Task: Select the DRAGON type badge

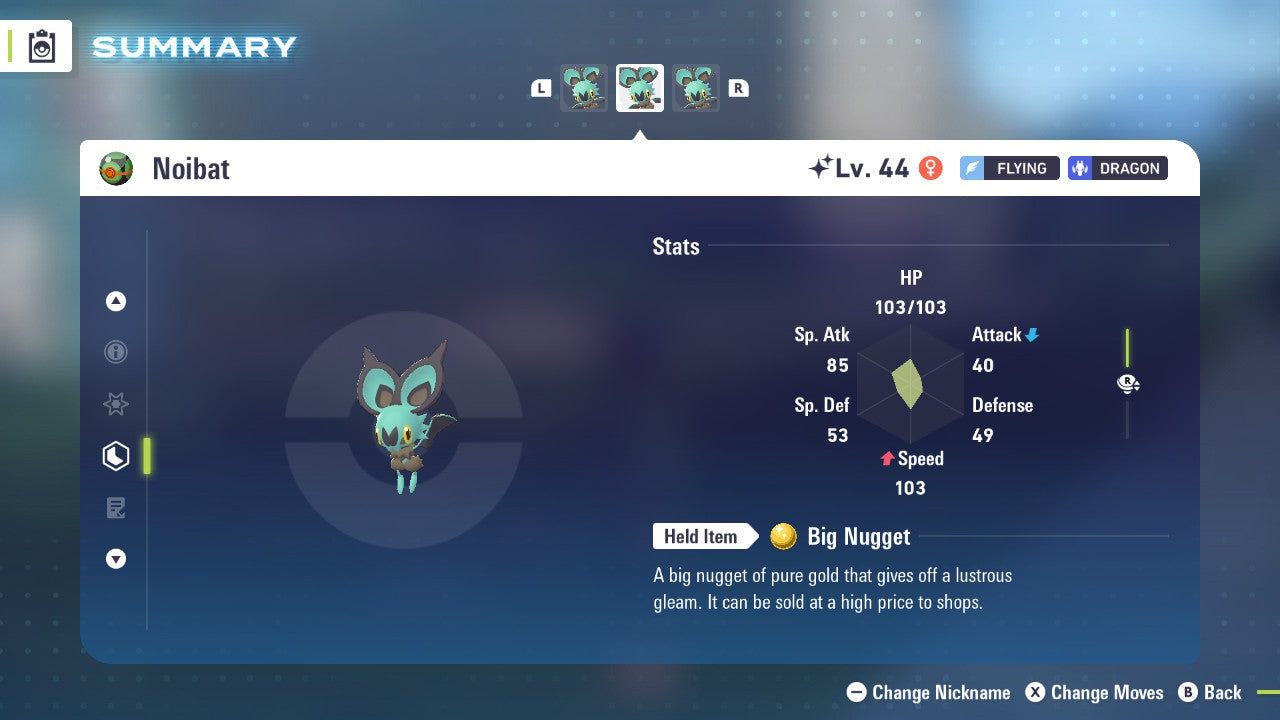Action: (1117, 168)
